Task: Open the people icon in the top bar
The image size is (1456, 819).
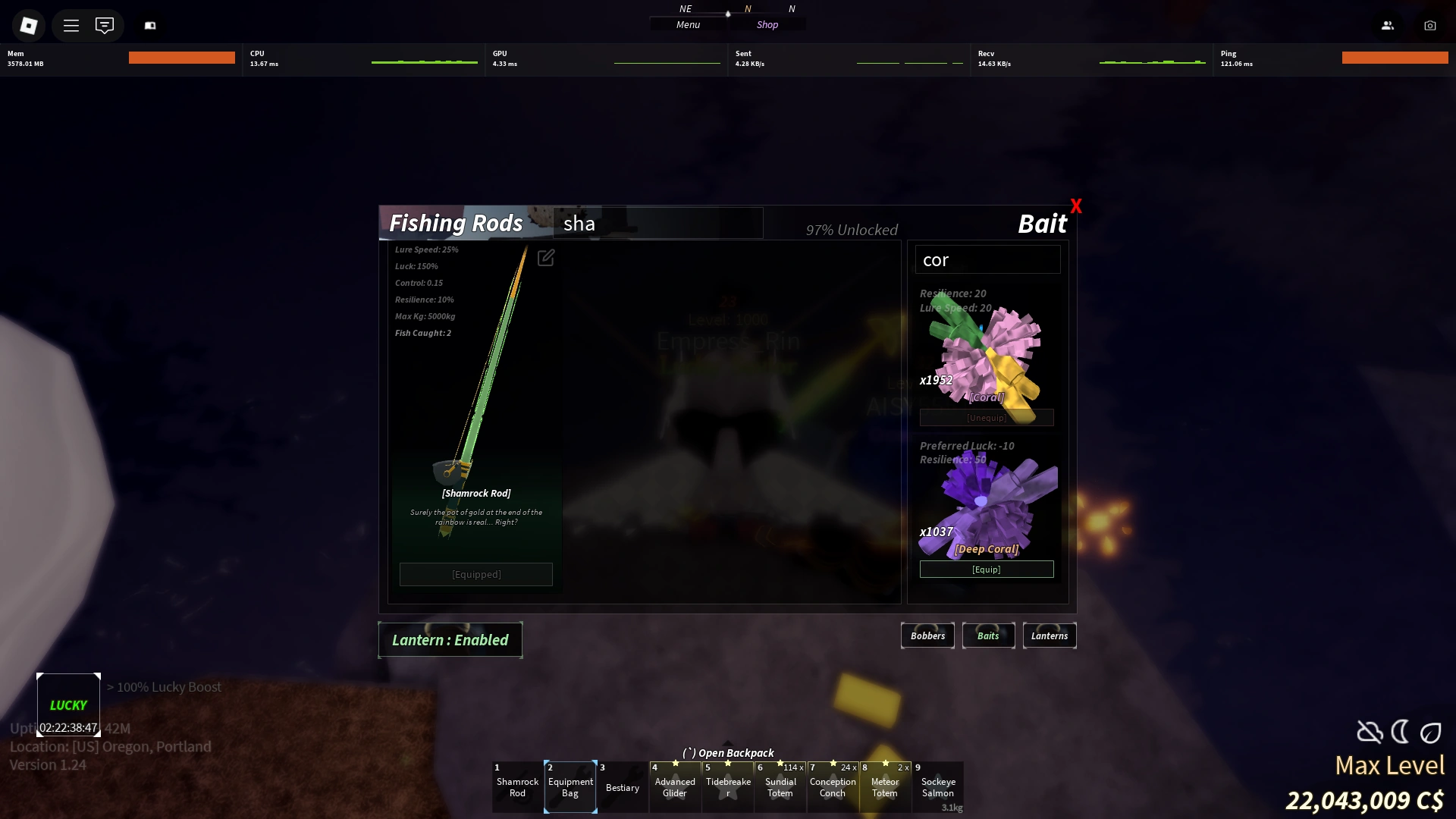Action: coord(1388,25)
